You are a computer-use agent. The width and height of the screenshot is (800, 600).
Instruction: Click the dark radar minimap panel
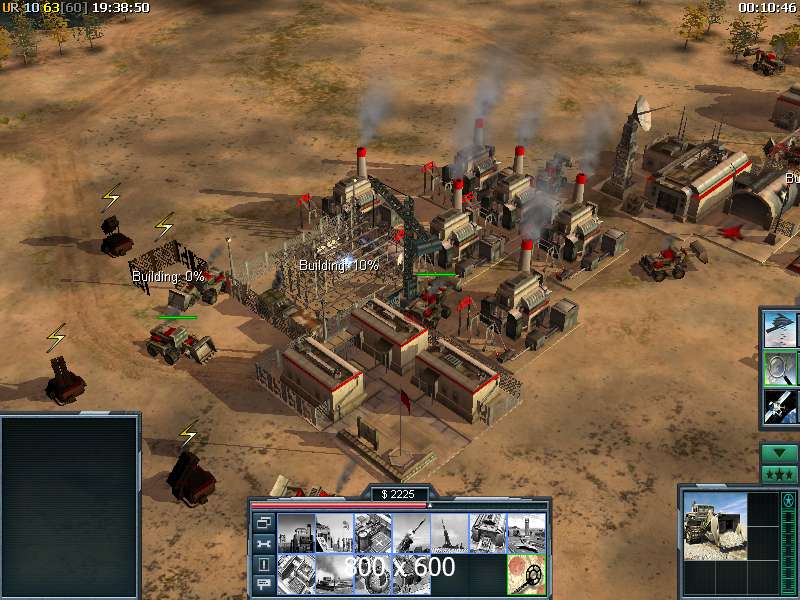click(x=69, y=507)
